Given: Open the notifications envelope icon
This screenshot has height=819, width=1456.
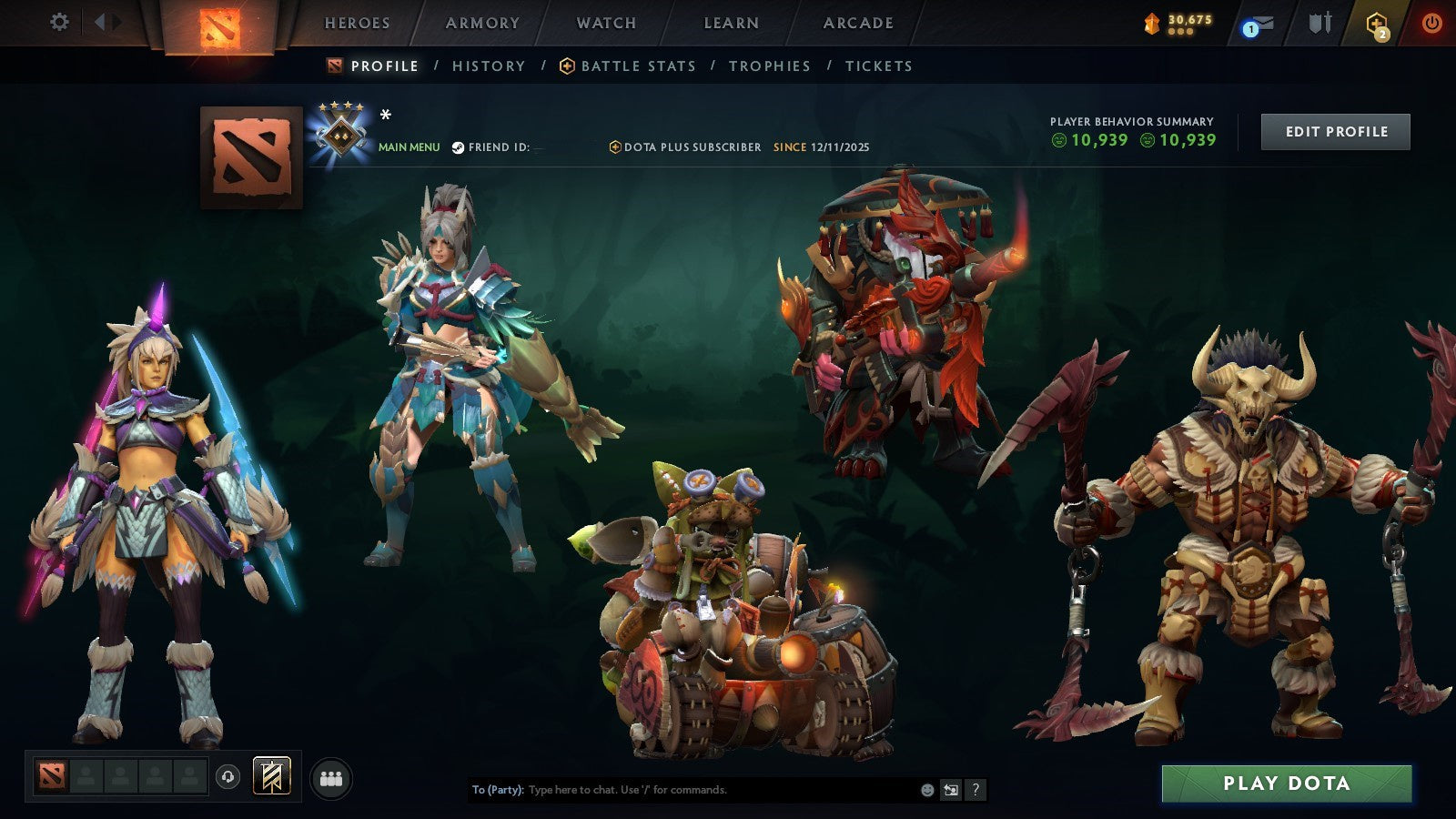Looking at the screenshot, I should pos(1262,21).
